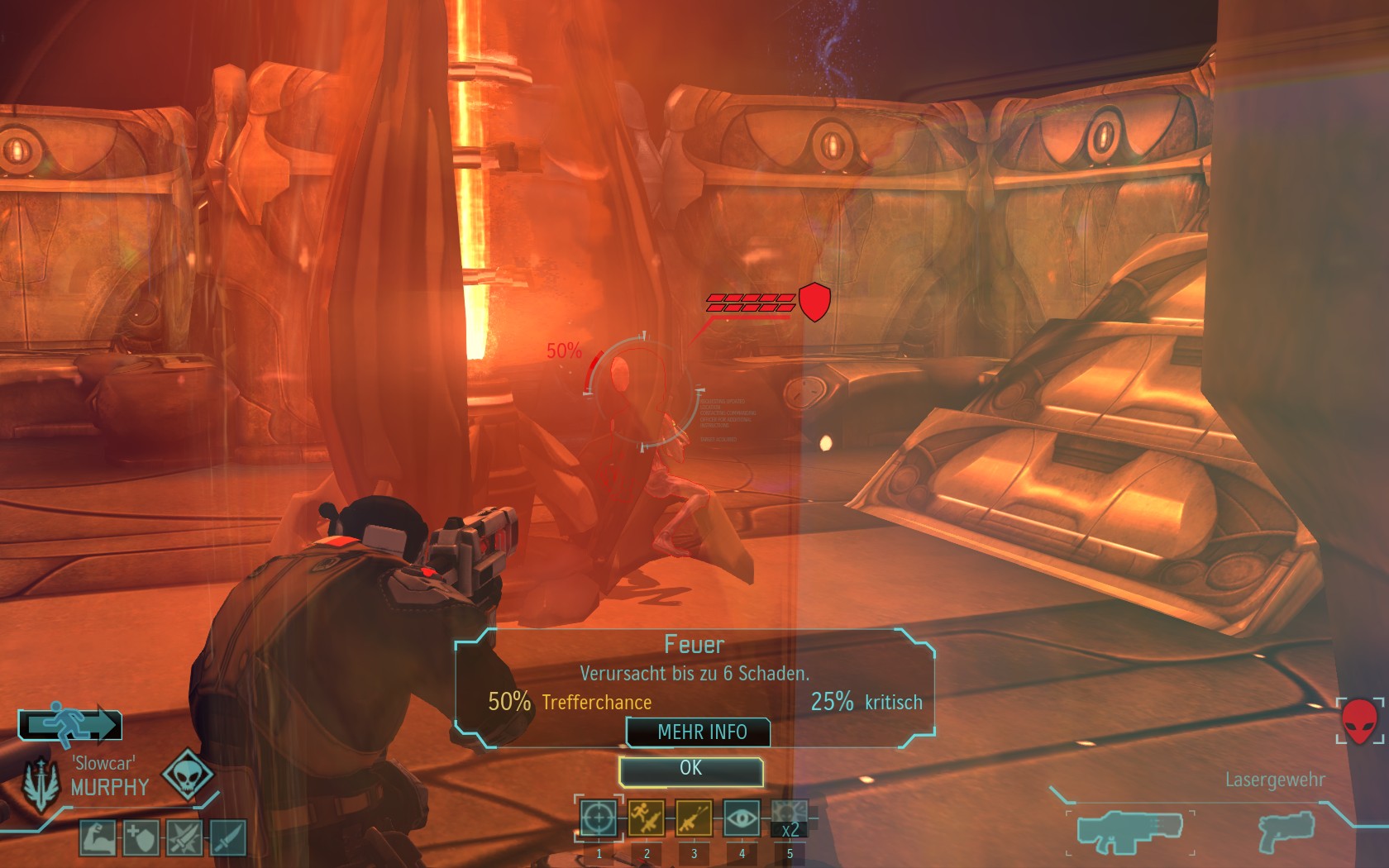Select the grenade ability marked x2
This screenshot has height=868, width=1389.
(789, 818)
